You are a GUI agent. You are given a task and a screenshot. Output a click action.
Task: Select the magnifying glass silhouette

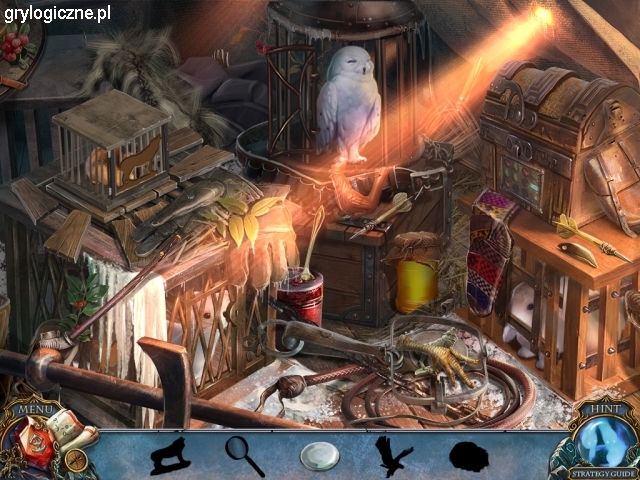pyautogui.click(x=244, y=455)
